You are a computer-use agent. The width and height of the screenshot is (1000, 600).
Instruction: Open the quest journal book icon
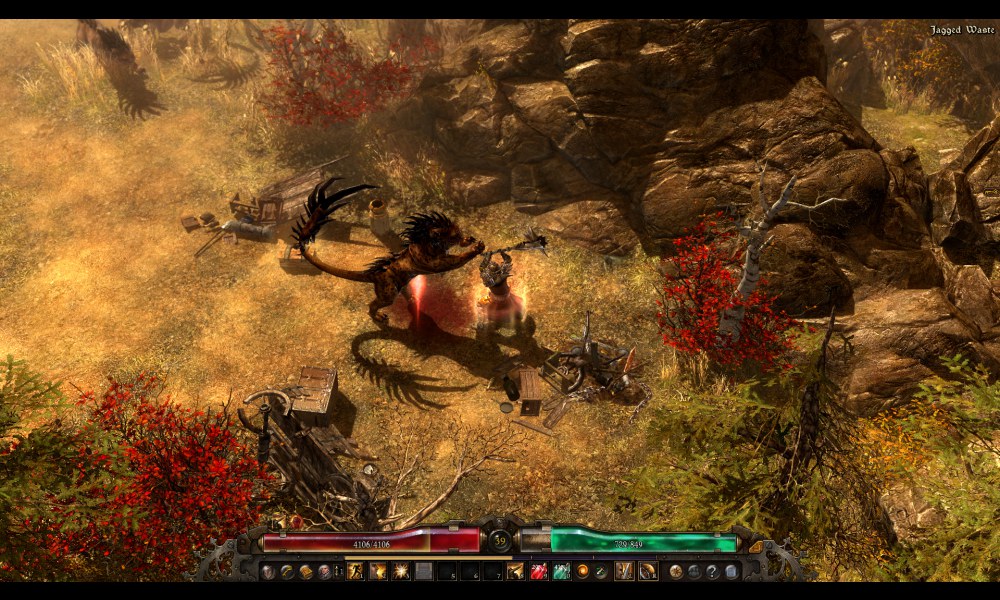(x=306, y=571)
